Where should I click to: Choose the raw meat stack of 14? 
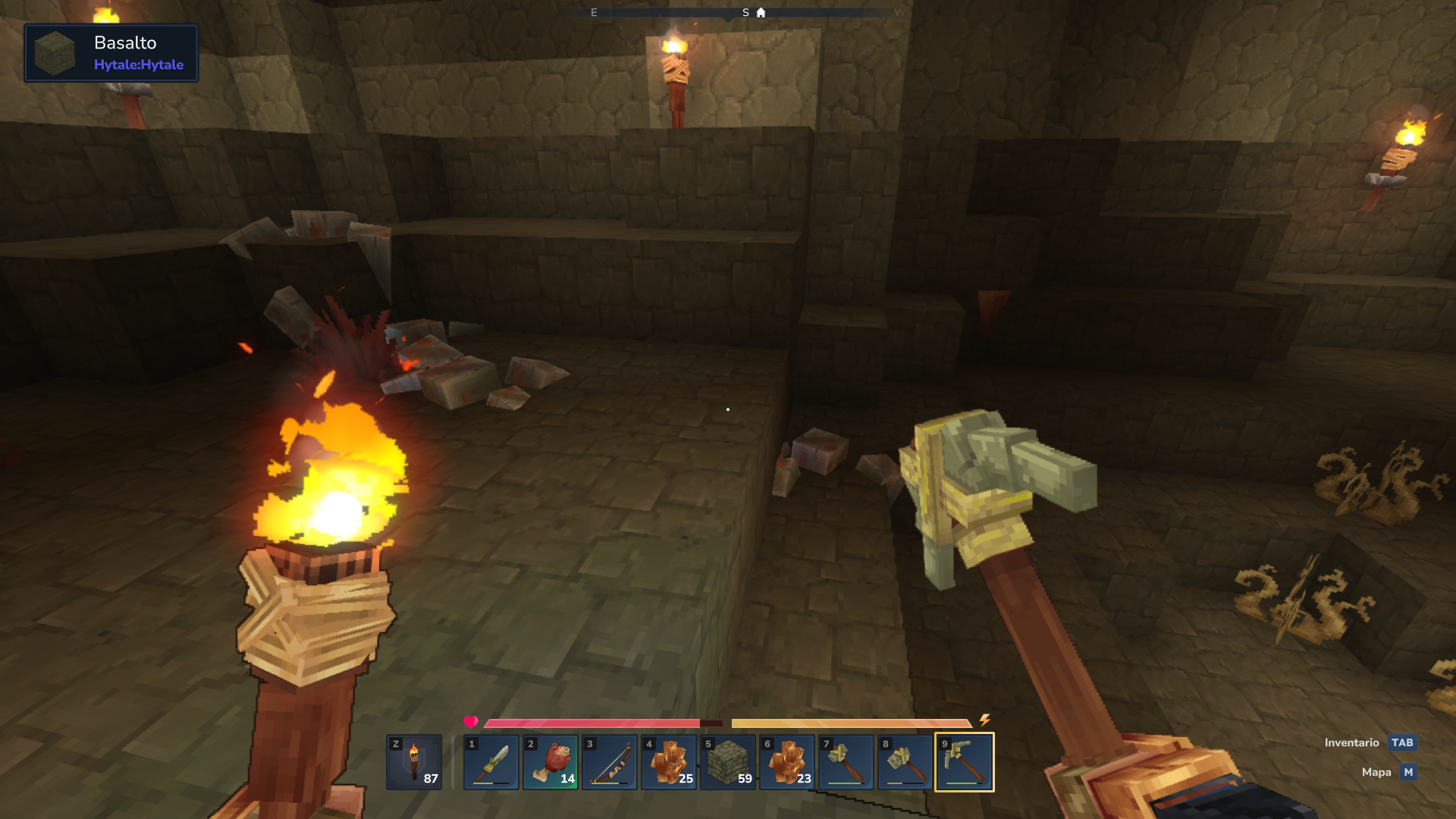pyautogui.click(x=551, y=762)
